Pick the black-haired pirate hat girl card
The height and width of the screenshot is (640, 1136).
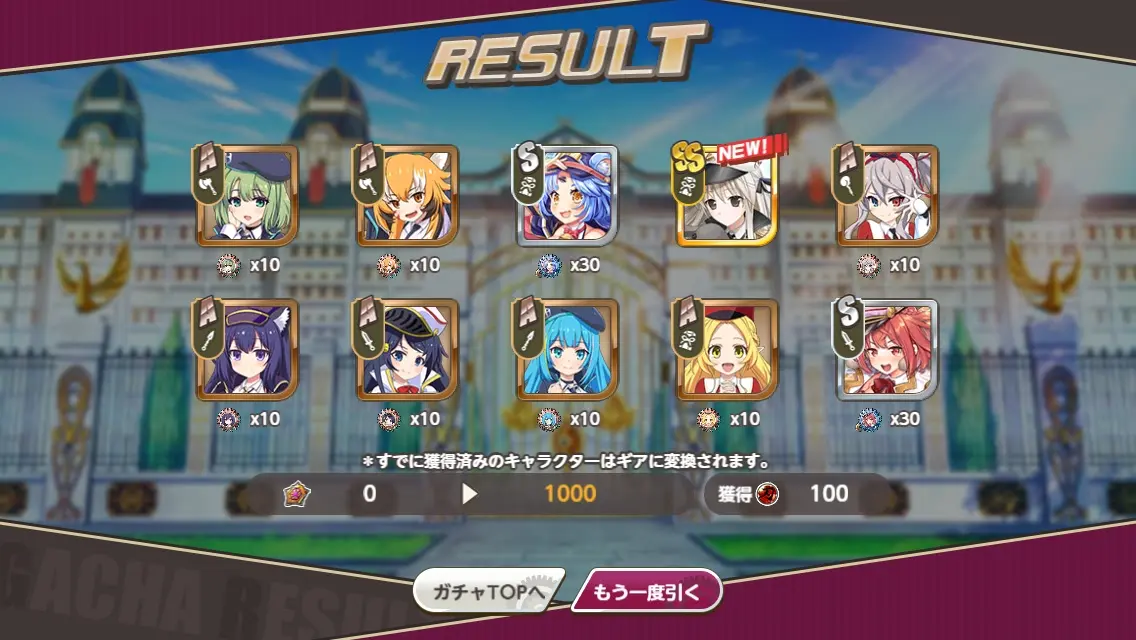(x=407, y=350)
